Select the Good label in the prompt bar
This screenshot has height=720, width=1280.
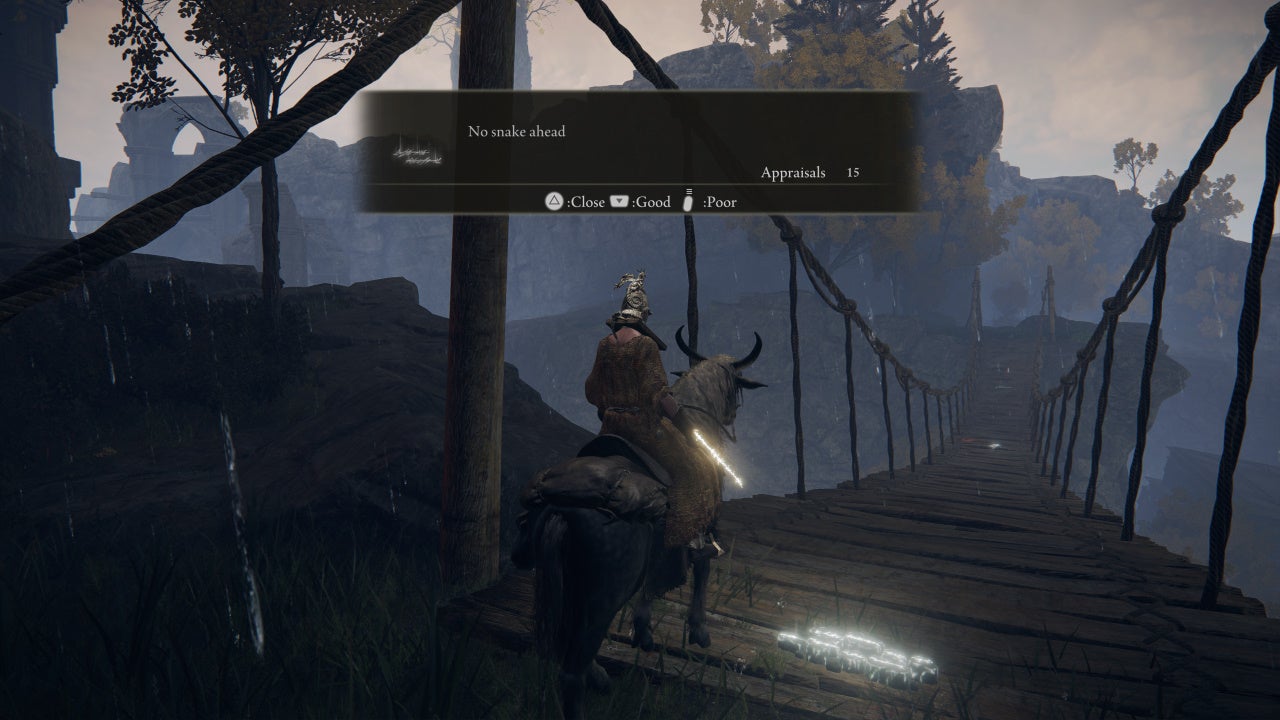pos(651,202)
